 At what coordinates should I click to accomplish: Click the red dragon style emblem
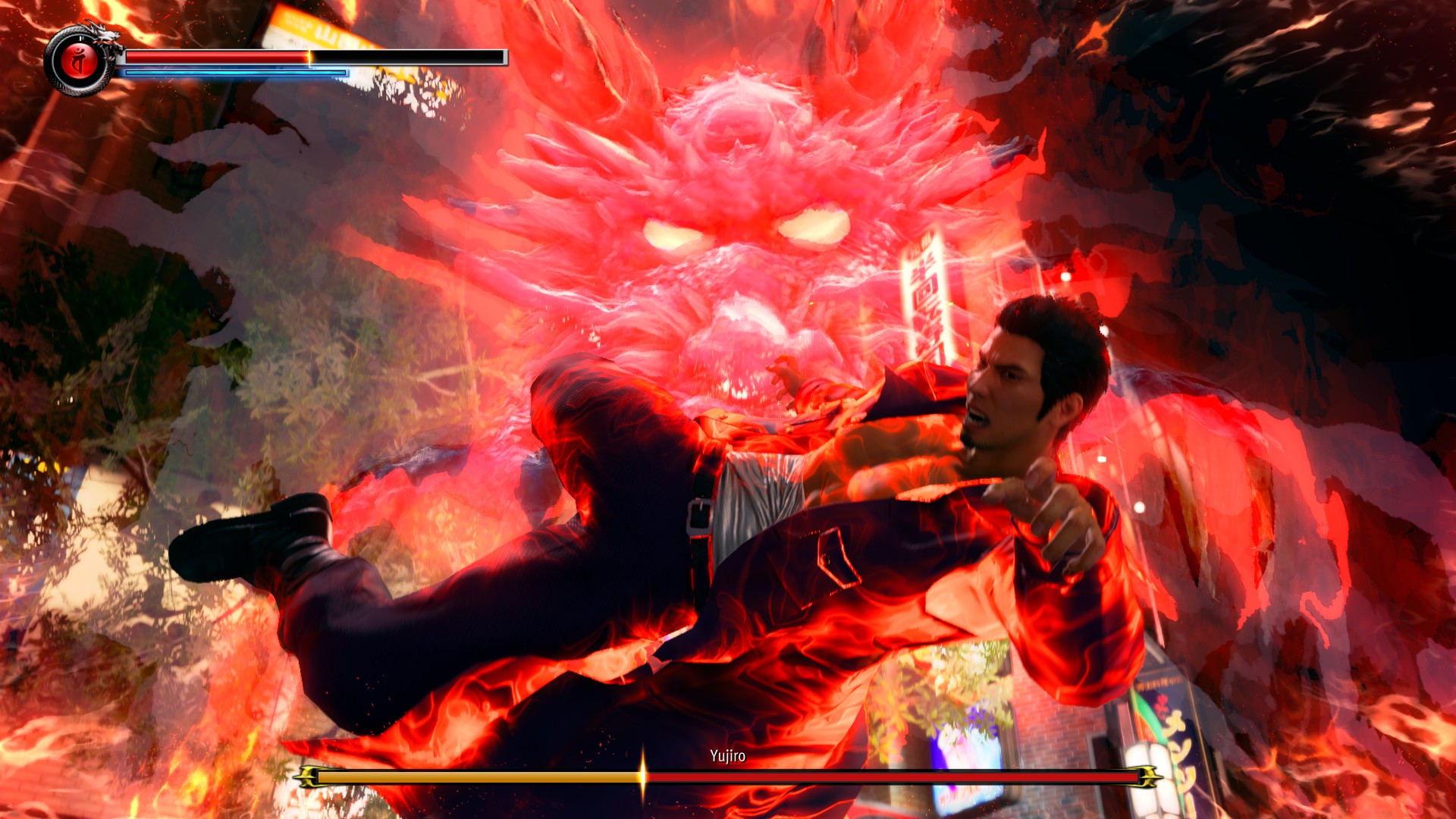(x=79, y=62)
